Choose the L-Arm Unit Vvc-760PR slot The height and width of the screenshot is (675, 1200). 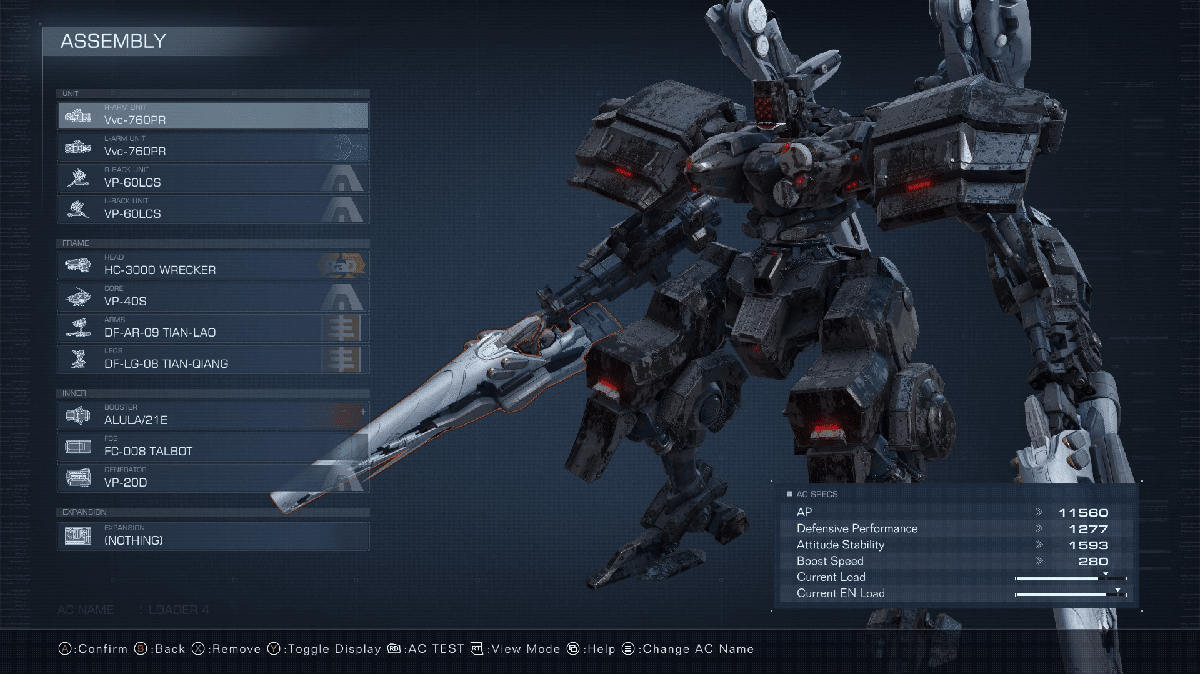click(213, 147)
